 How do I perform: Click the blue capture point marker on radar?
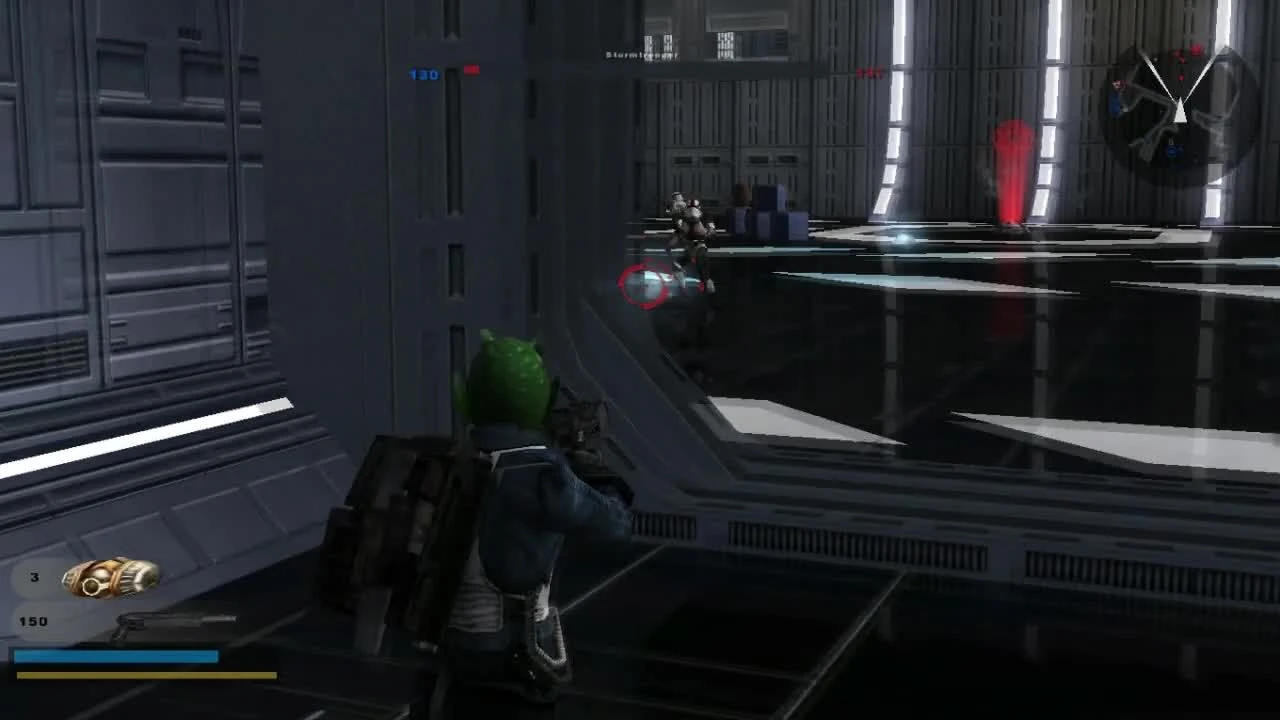[x=1172, y=149]
